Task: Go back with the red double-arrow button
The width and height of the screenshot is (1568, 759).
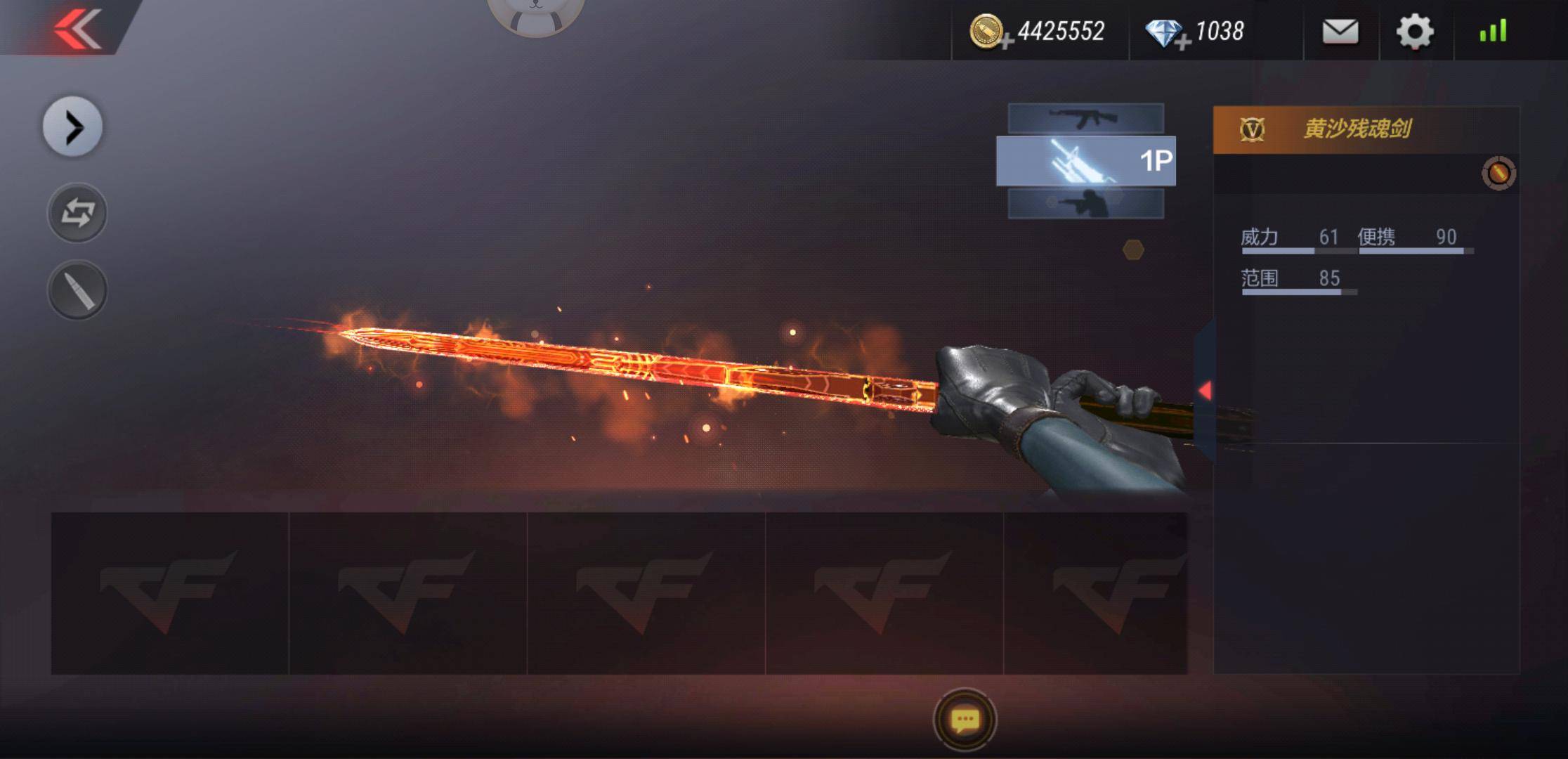Action: click(77, 30)
